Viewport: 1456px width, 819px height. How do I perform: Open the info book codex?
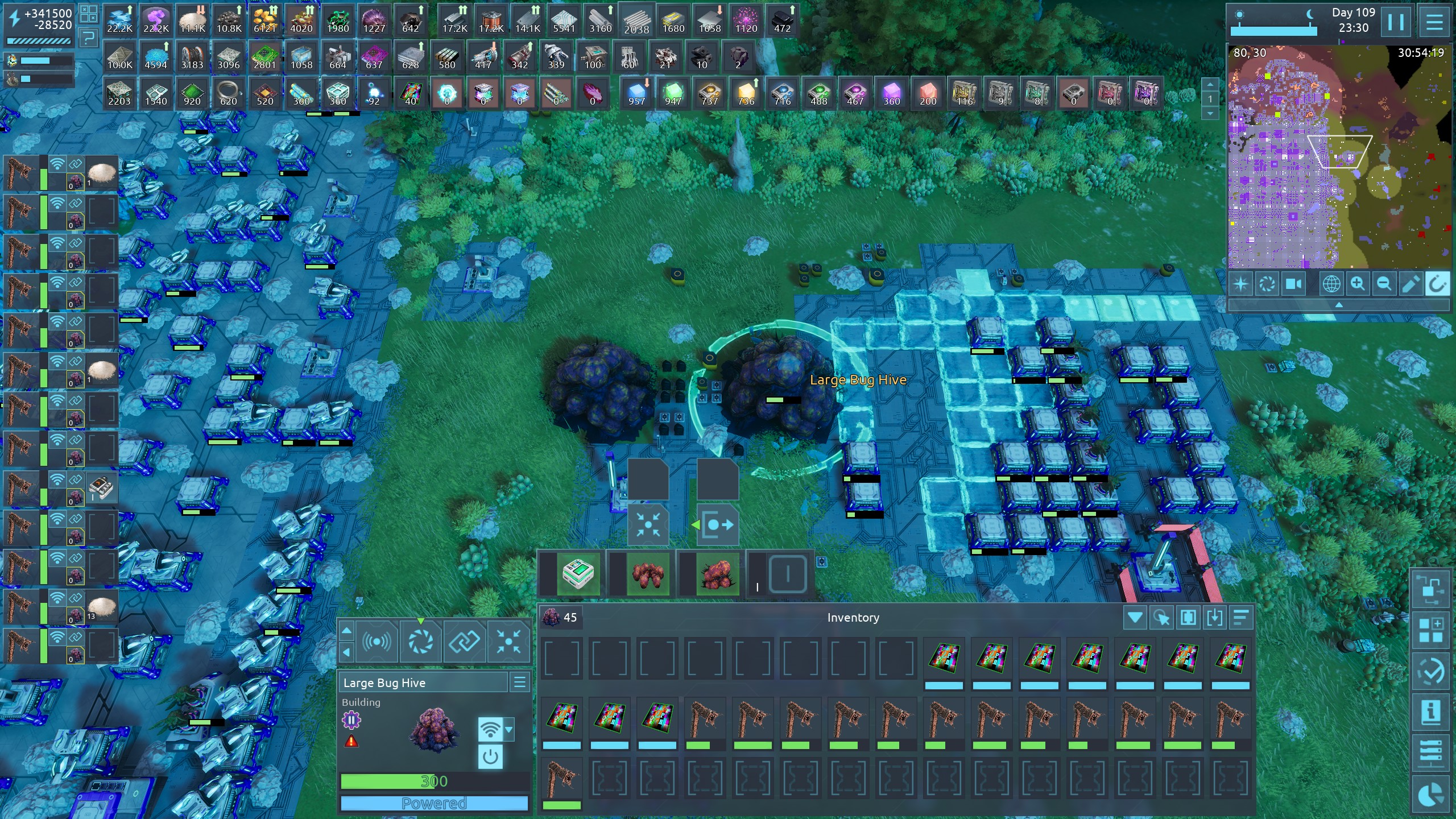[x=1430, y=712]
